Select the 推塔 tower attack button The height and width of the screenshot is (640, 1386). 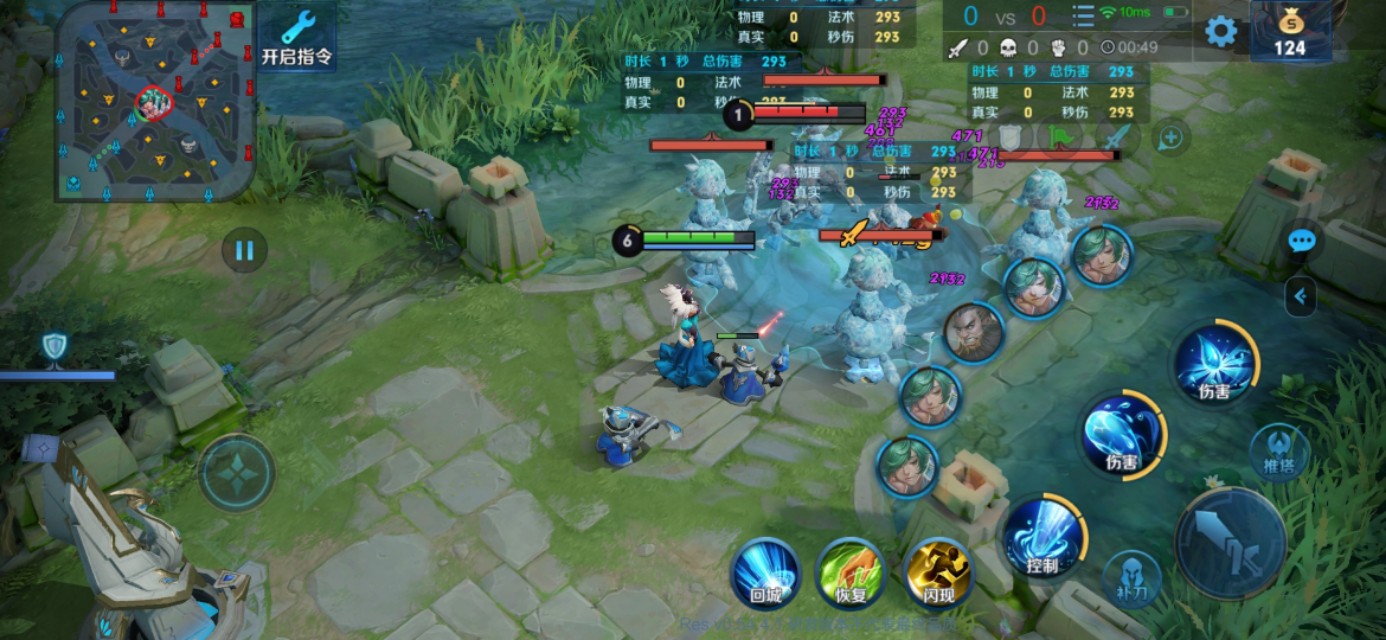tap(1281, 452)
